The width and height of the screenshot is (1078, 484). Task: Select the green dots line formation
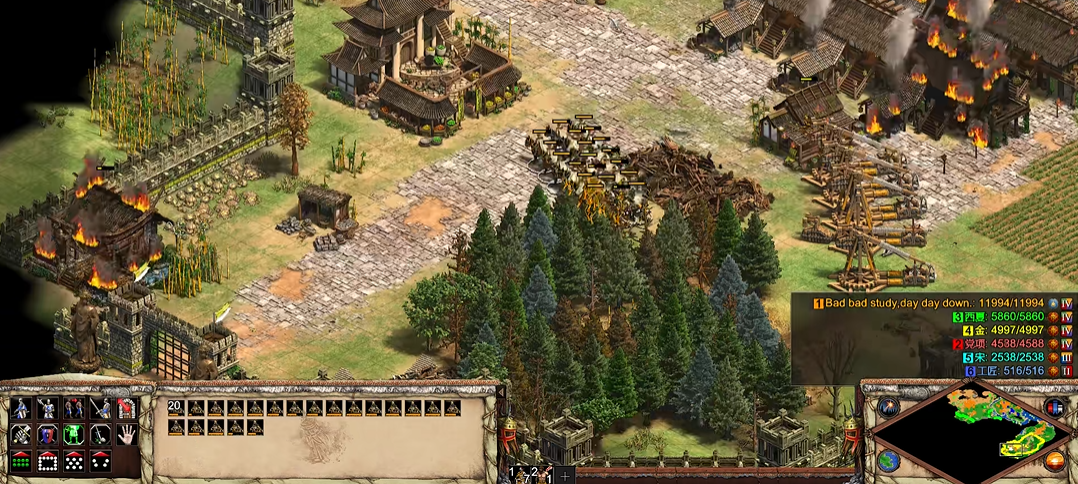point(21,461)
